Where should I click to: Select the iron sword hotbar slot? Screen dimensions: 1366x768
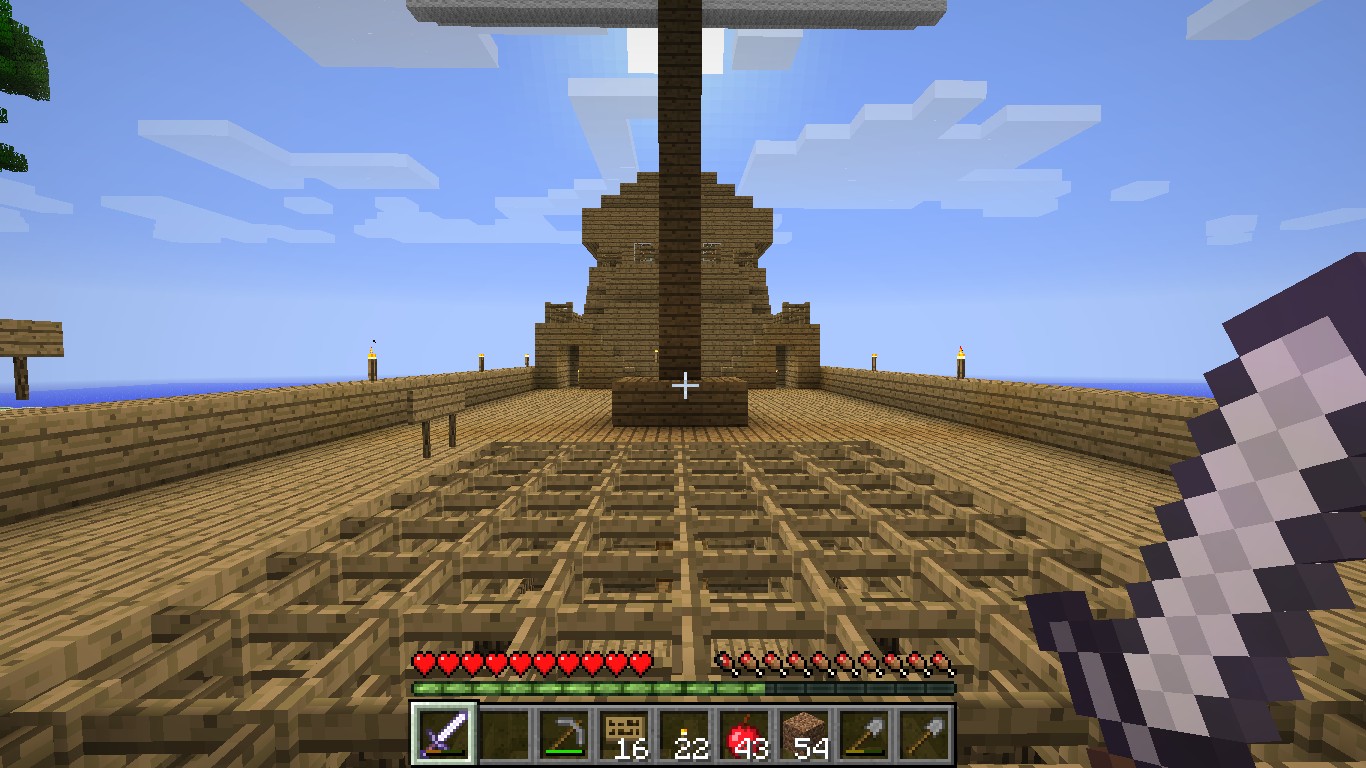tap(443, 736)
